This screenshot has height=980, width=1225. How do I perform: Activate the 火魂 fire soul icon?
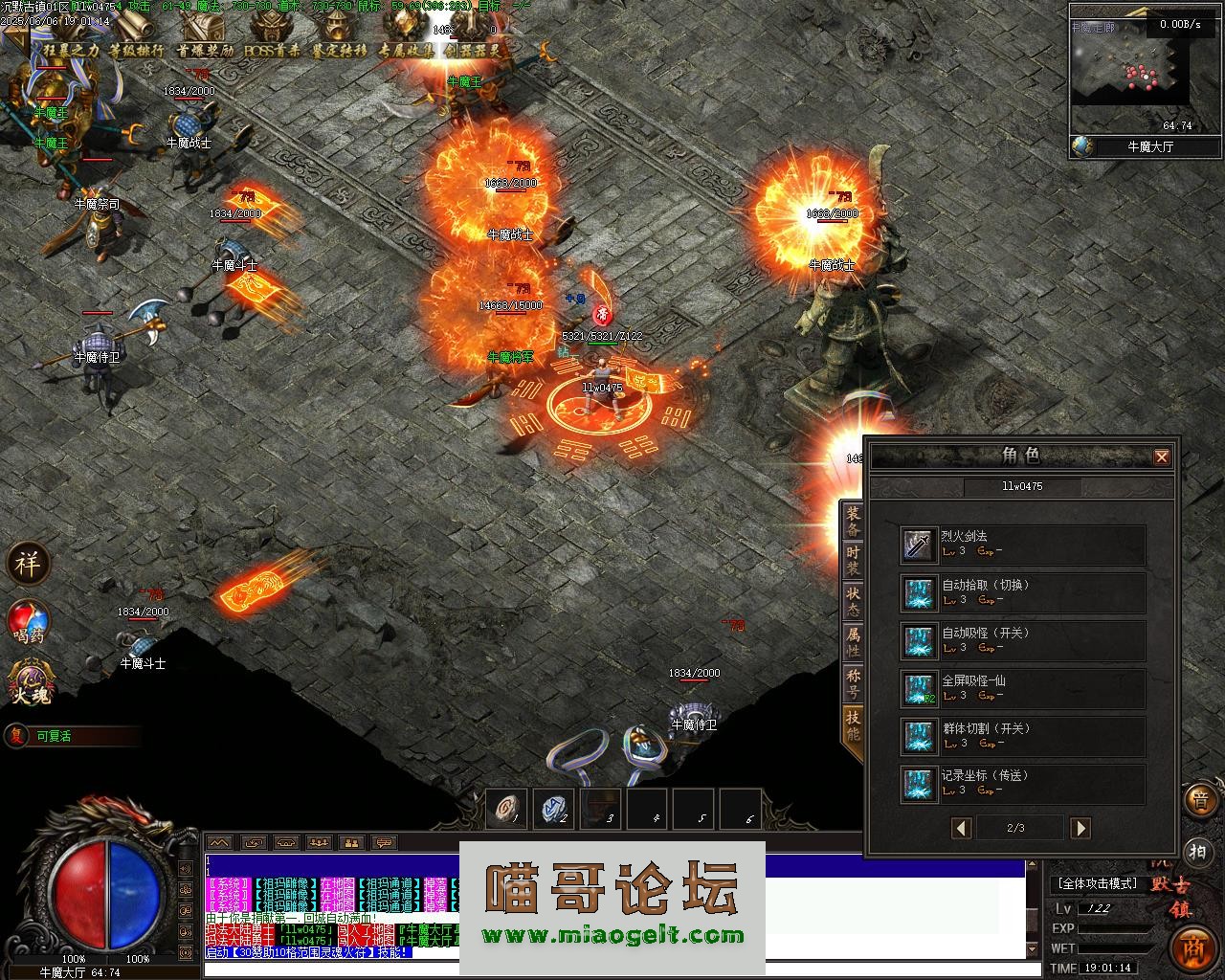[x=29, y=683]
